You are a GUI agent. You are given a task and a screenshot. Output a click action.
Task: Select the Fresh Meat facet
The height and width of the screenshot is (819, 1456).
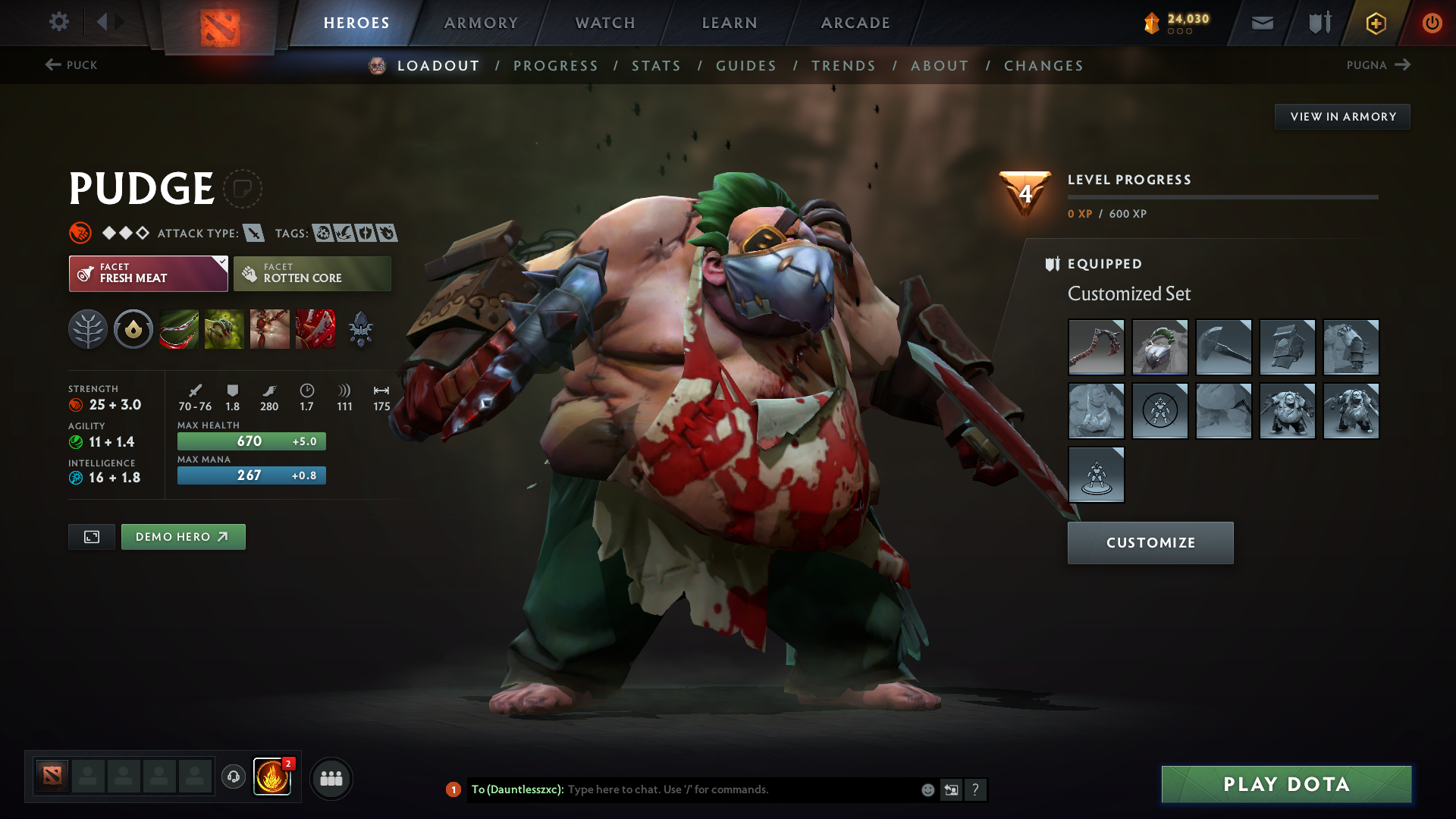click(x=148, y=273)
